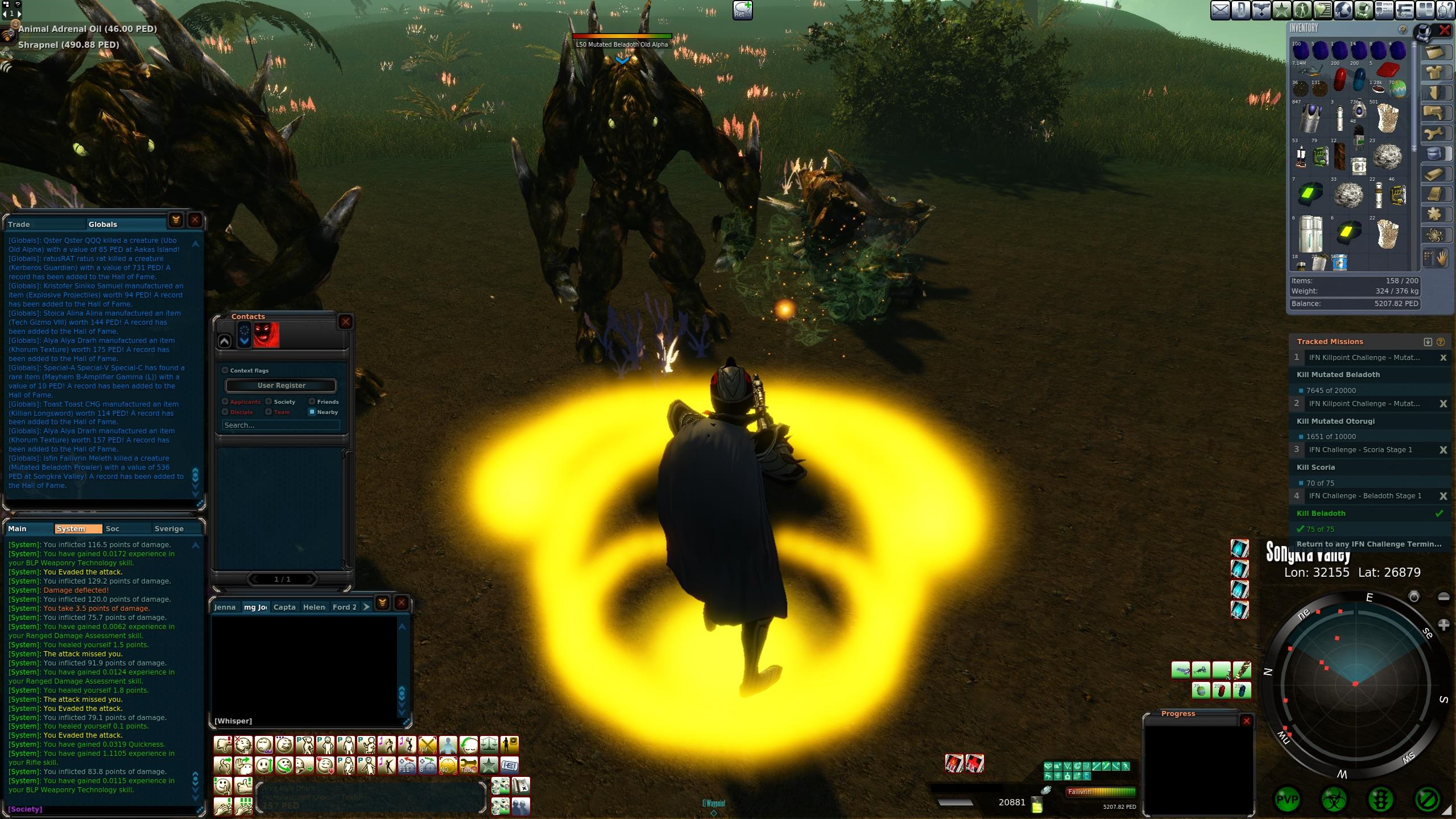Close the Globals chat window
The image size is (1456, 819).
point(195,220)
